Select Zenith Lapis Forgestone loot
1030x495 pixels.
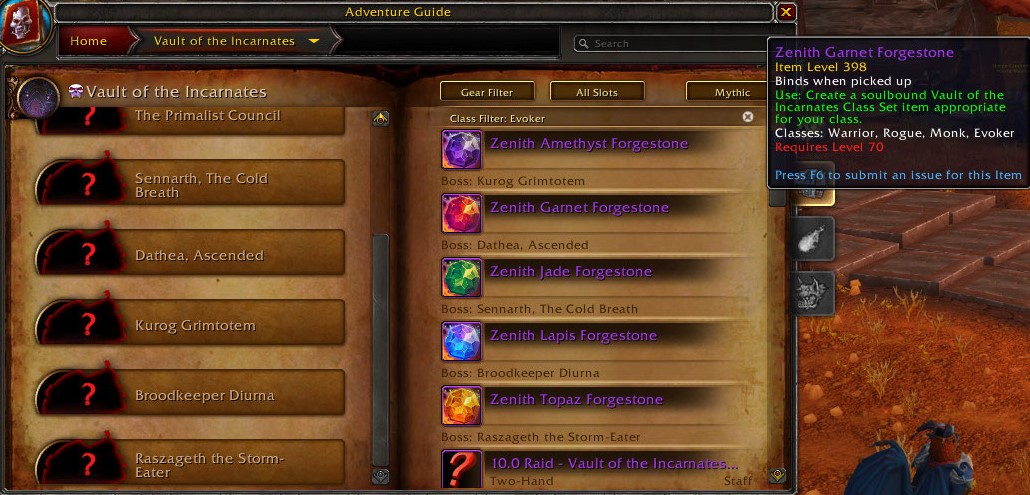[573, 336]
